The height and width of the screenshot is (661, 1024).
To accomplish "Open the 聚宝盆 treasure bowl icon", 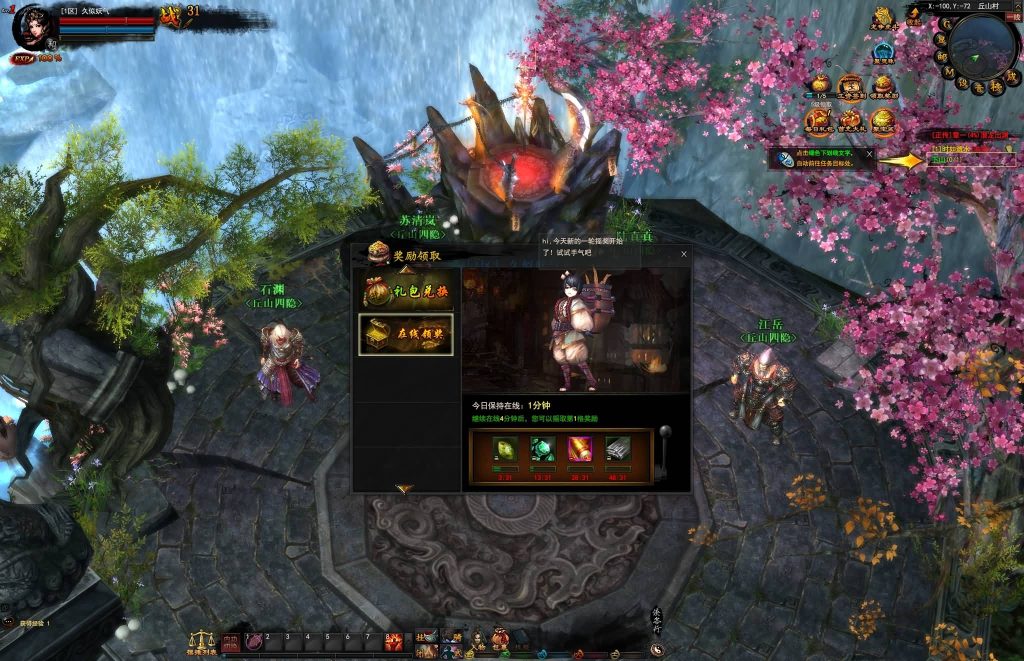I will coord(882,120).
